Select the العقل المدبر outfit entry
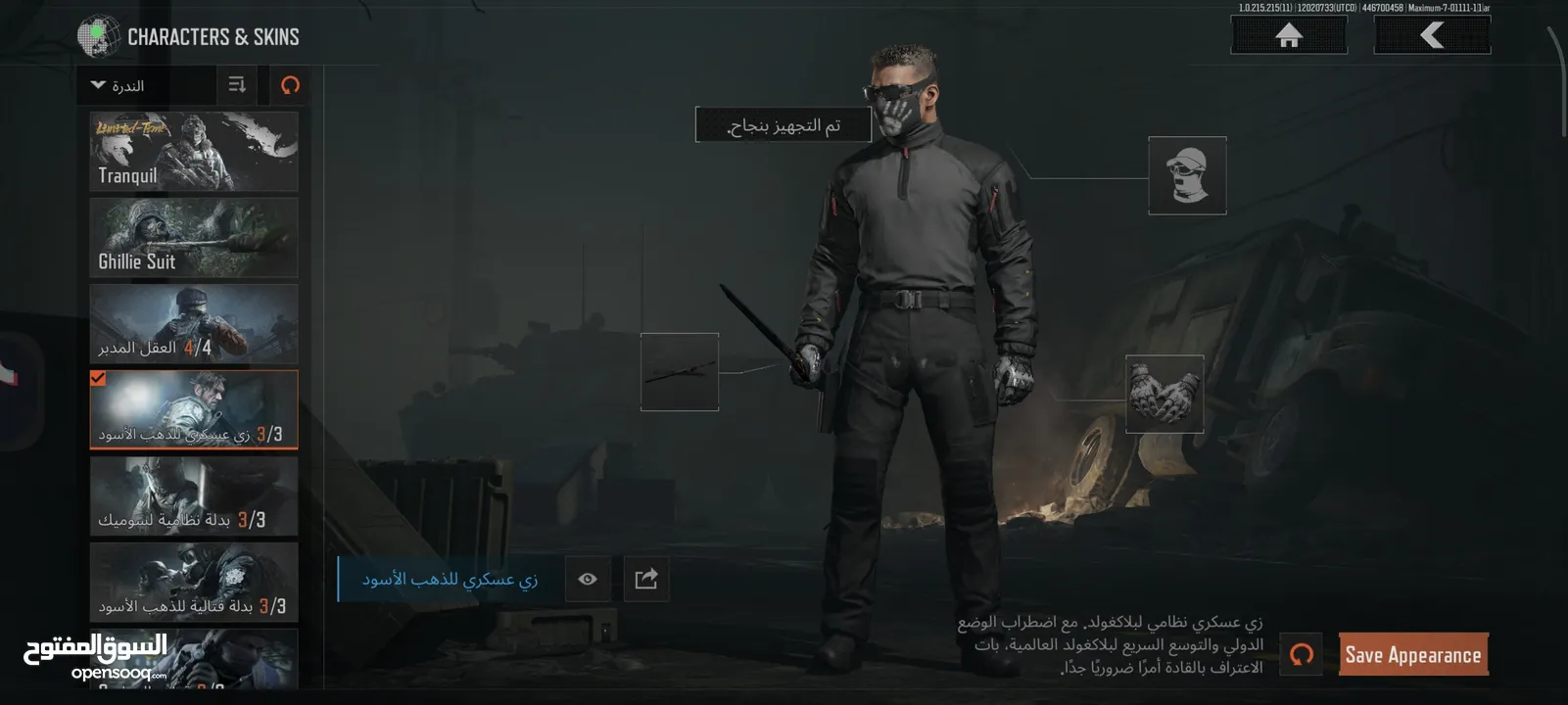1568x705 pixels. click(193, 323)
